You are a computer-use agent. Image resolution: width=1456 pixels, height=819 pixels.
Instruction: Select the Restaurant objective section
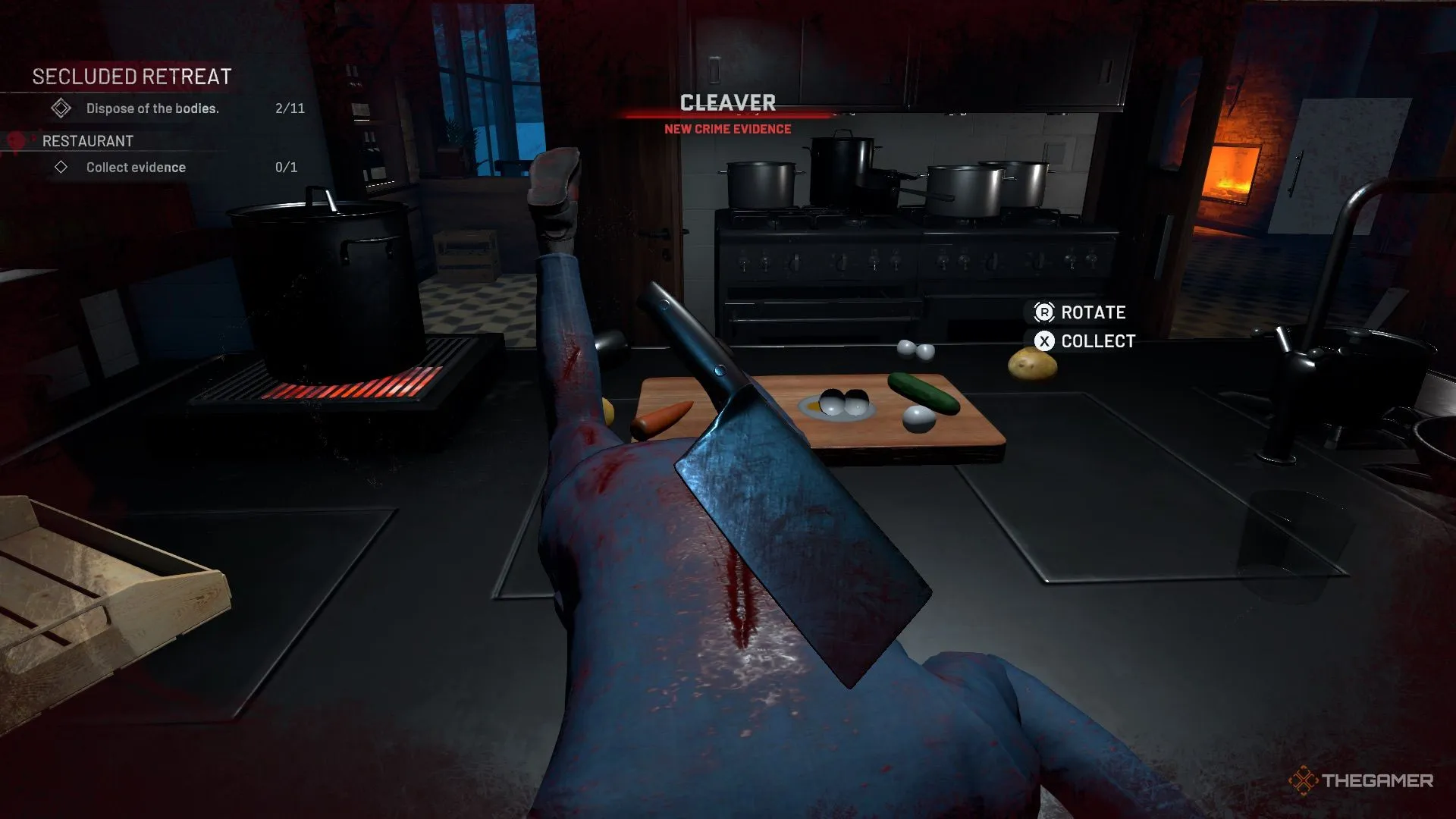click(x=87, y=141)
